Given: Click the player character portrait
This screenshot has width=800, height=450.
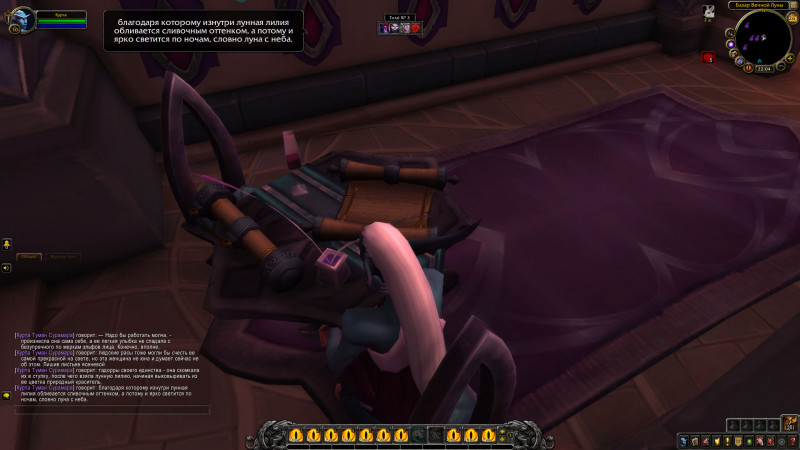Looking at the screenshot, I should click(22, 21).
